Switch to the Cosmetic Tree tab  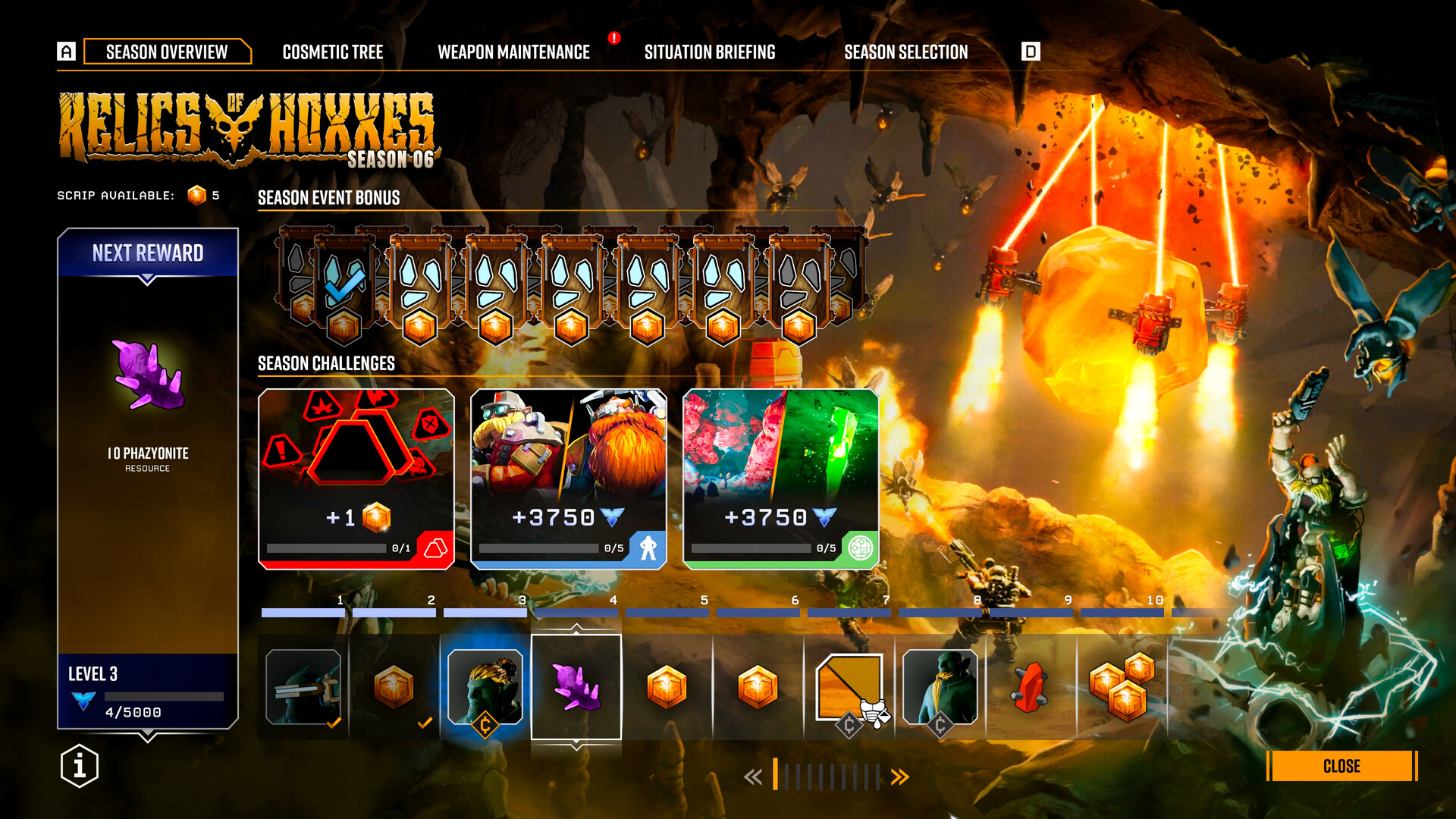(334, 52)
